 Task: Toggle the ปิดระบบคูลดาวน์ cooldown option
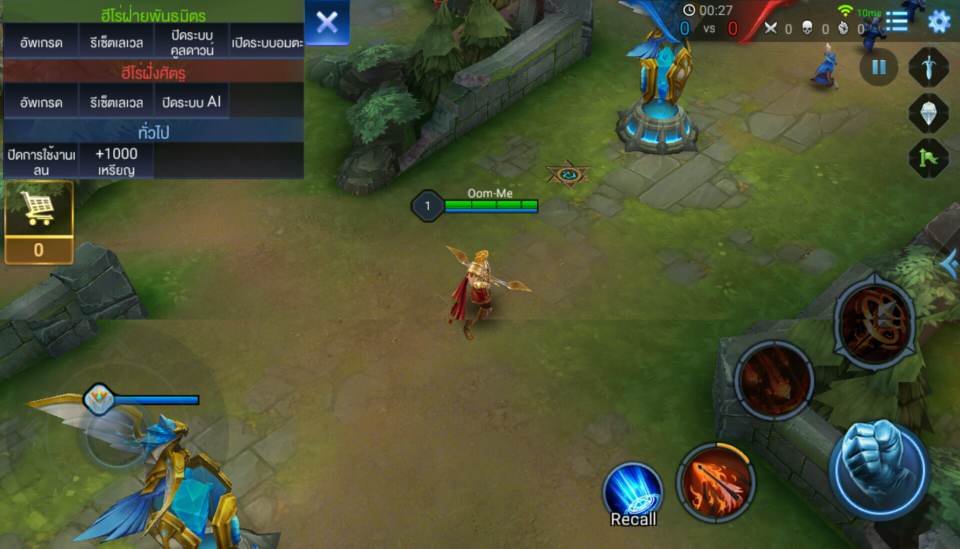[192, 43]
